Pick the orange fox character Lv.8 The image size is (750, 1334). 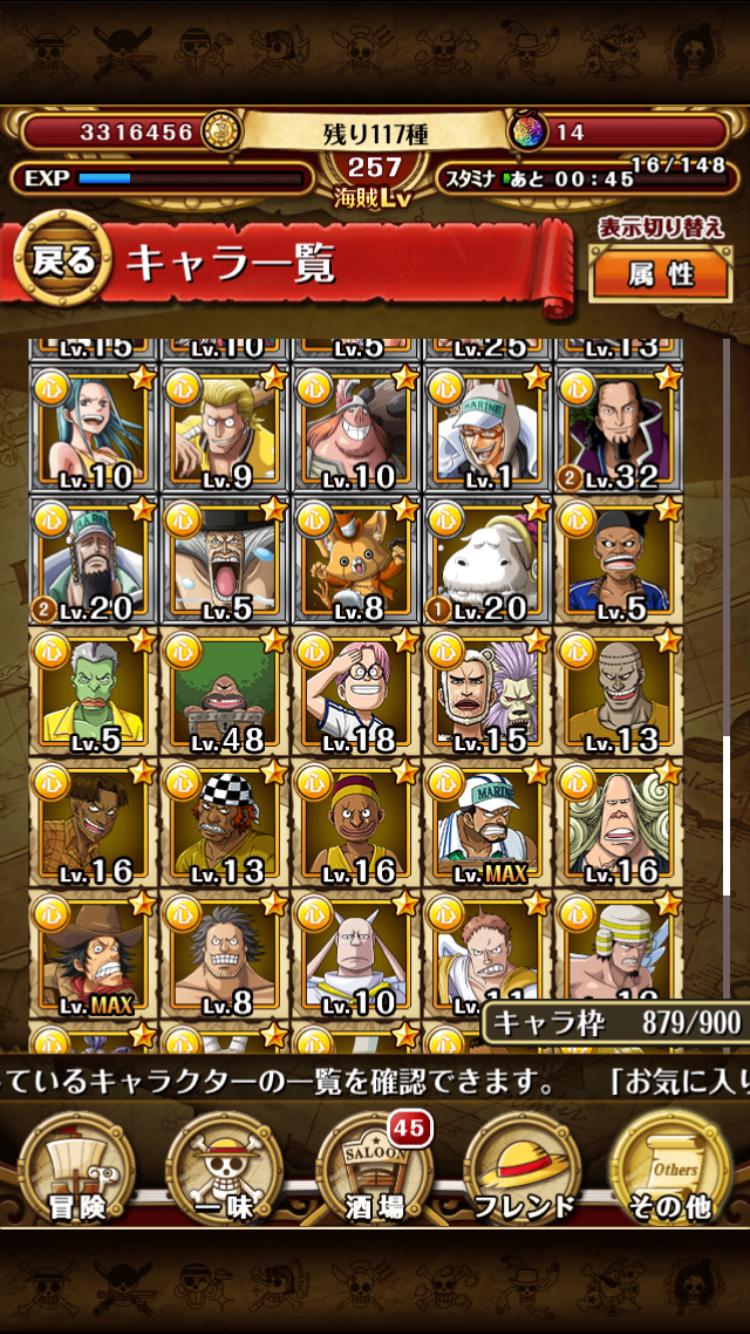[x=355, y=560]
